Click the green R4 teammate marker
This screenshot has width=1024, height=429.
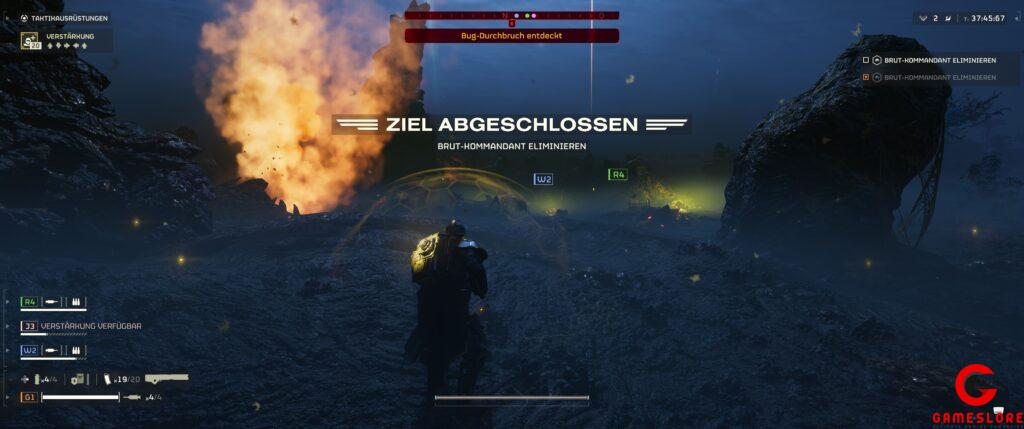(618, 174)
